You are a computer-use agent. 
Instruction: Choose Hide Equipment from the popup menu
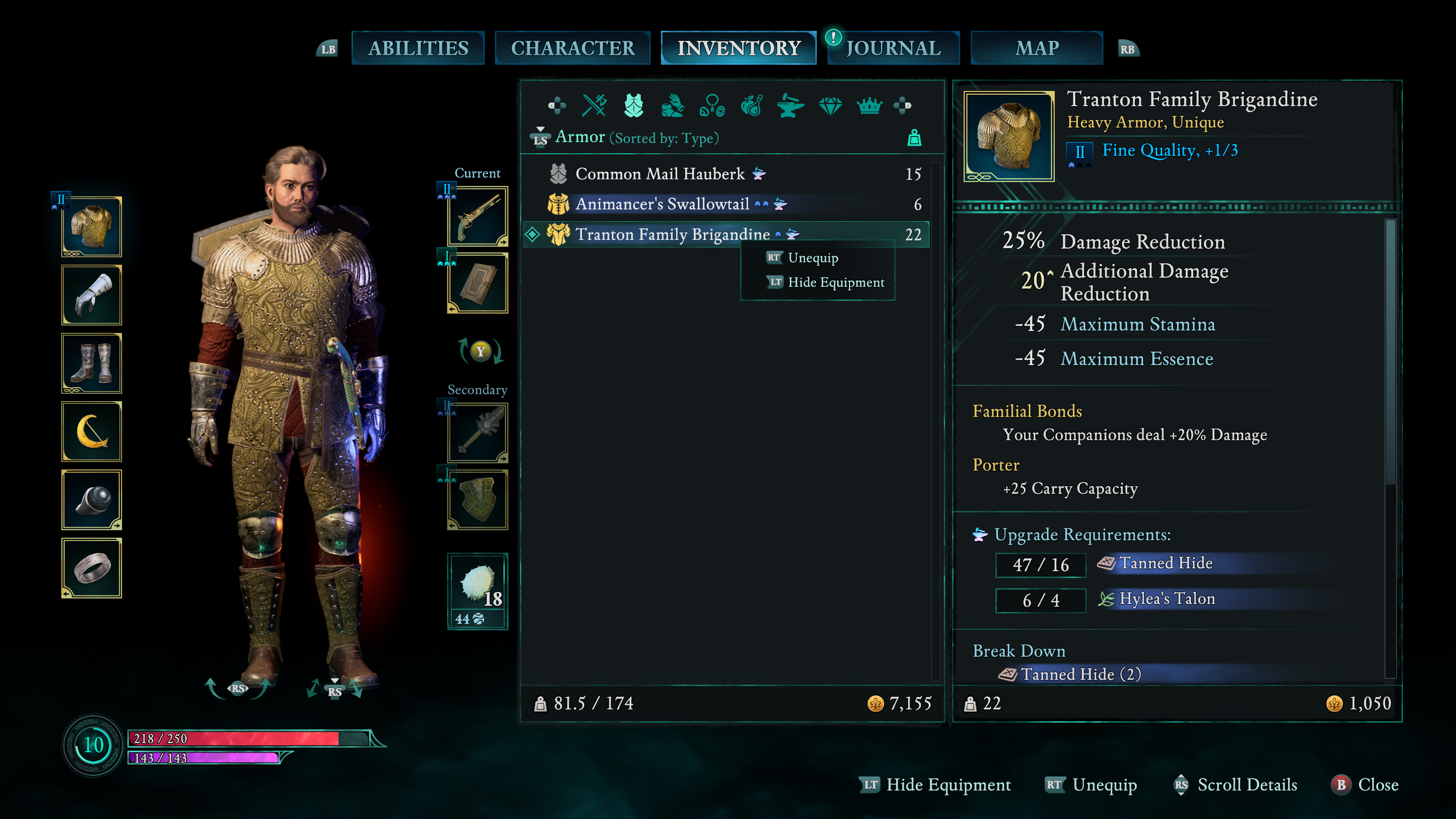click(835, 282)
